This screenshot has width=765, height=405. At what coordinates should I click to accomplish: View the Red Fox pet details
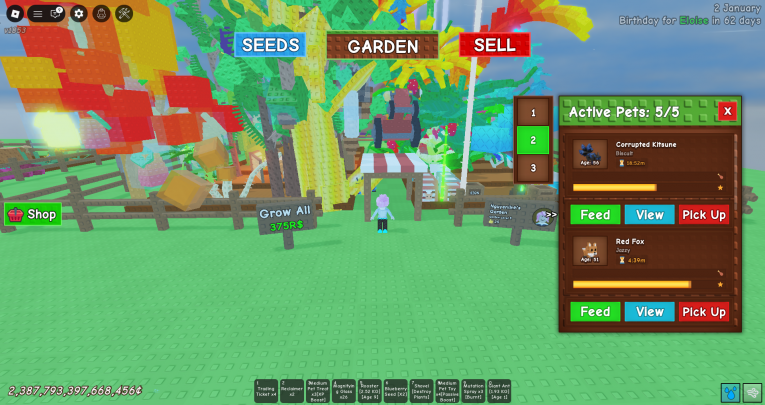click(x=649, y=312)
